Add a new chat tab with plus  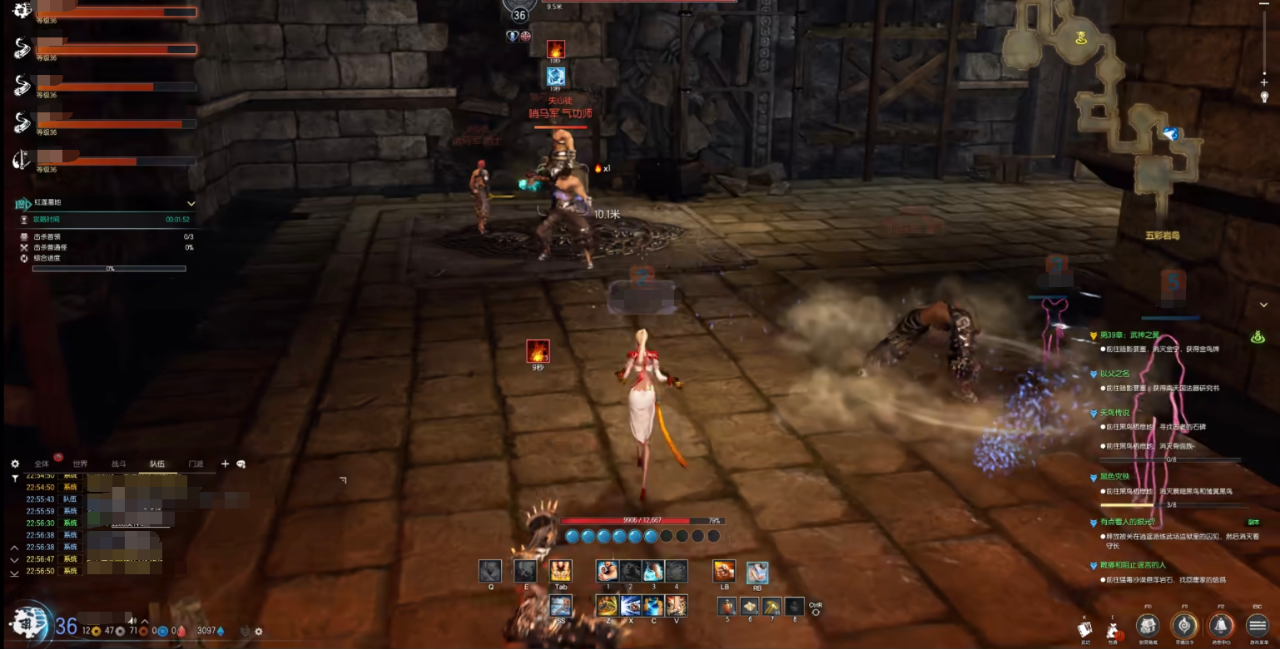coord(225,464)
